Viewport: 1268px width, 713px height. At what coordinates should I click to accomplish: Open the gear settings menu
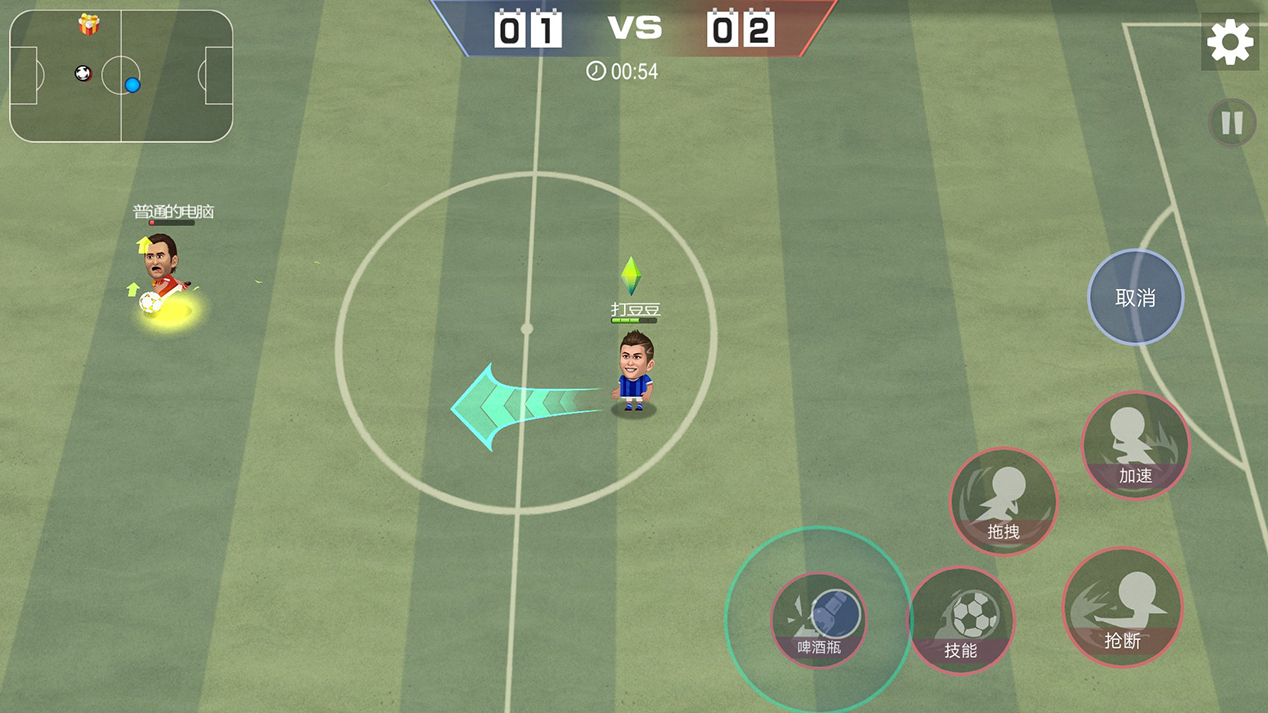(1230, 43)
